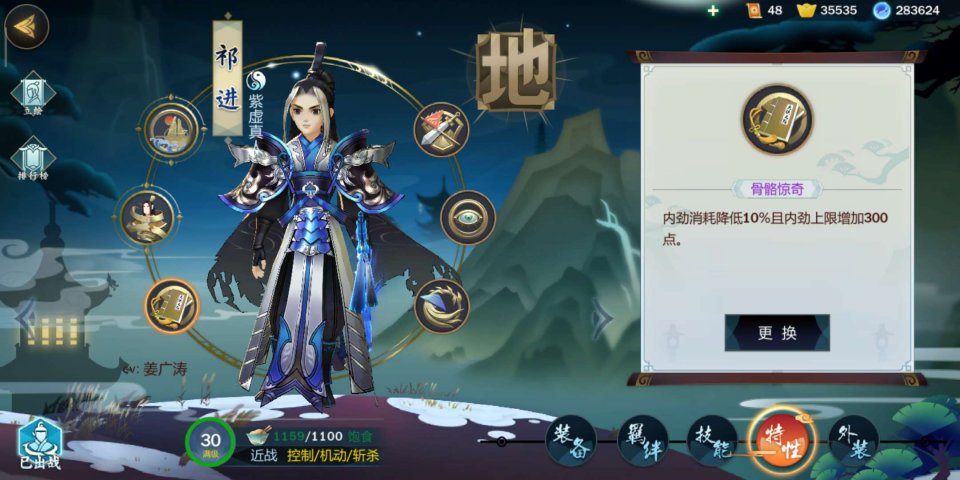Pick the selected book trait icon on ring
Image resolution: width=960 pixels, height=480 pixels.
(172, 305)
